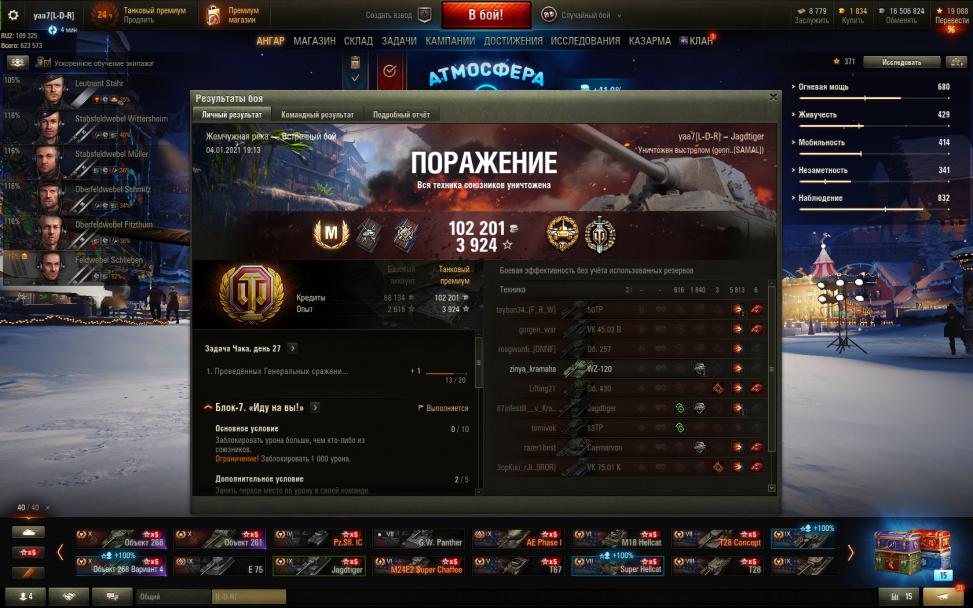Open the МАГАЗИН menu
This screenshot has height=608, width=973.
click(x=314, y=41)
